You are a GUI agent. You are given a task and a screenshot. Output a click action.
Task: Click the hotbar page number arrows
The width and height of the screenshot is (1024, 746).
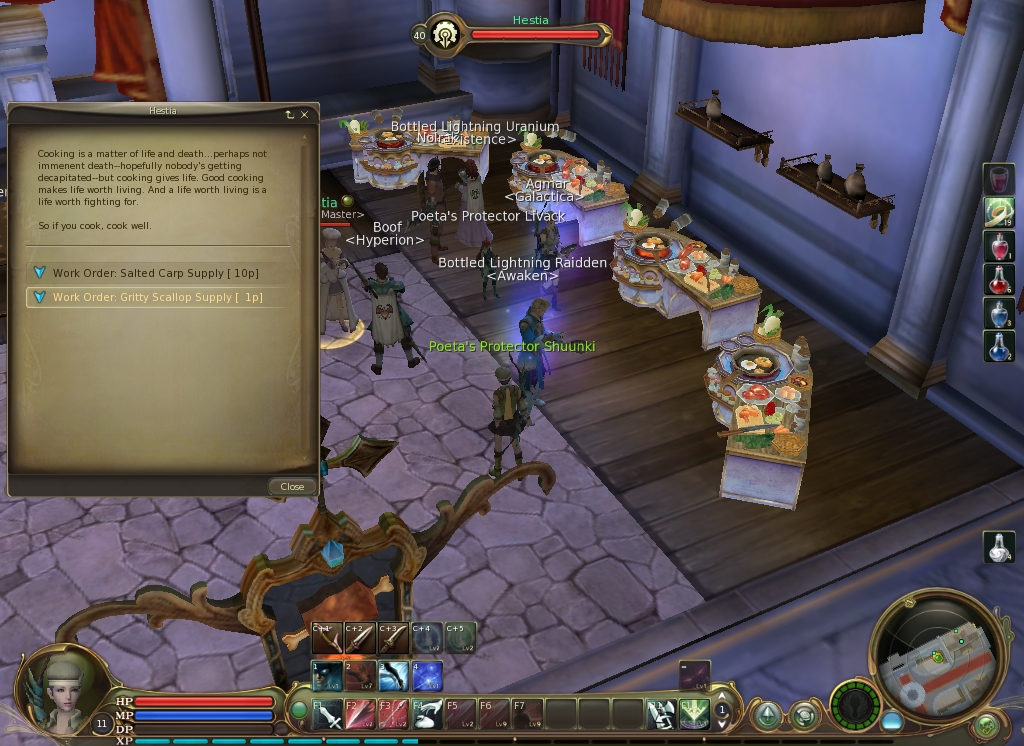(722, 712)
